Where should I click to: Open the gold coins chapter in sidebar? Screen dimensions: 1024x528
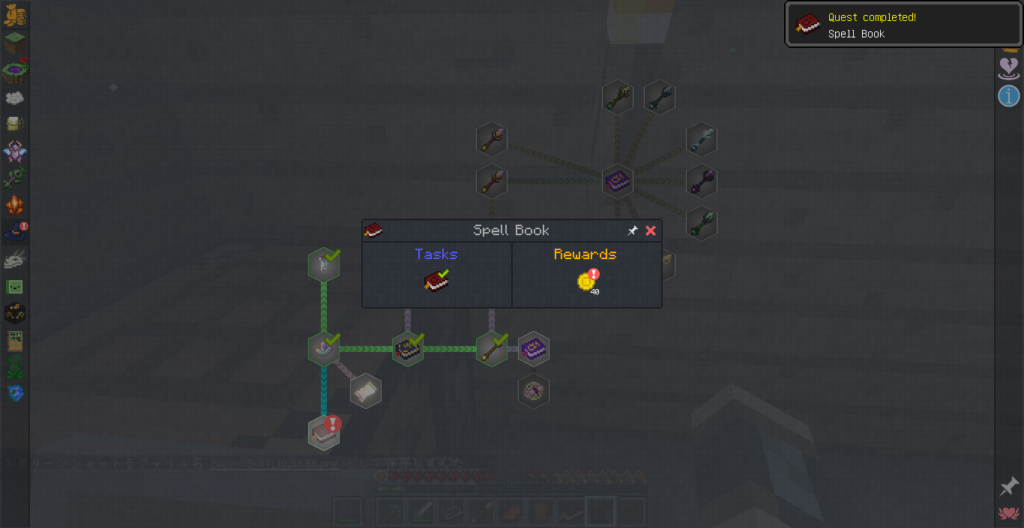[15, 16]
